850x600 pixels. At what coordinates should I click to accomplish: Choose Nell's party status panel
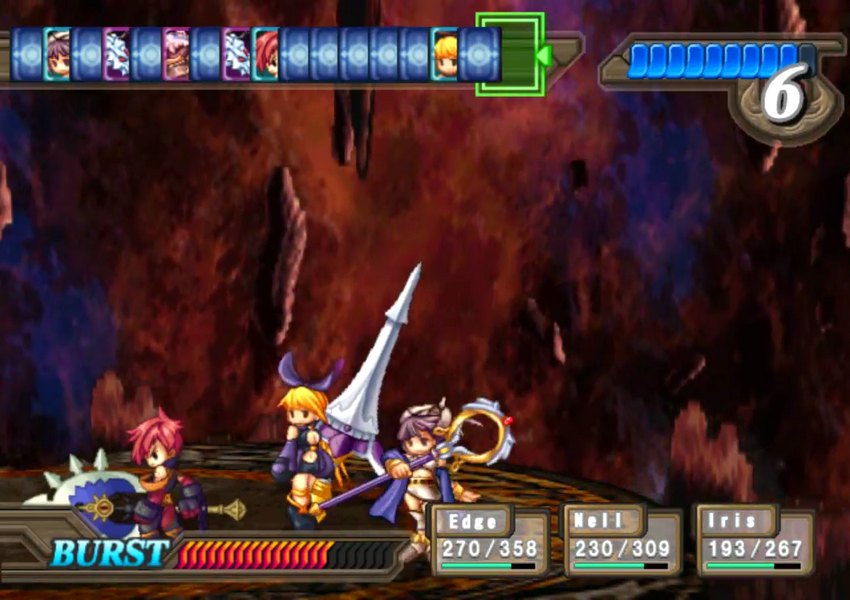622,541
